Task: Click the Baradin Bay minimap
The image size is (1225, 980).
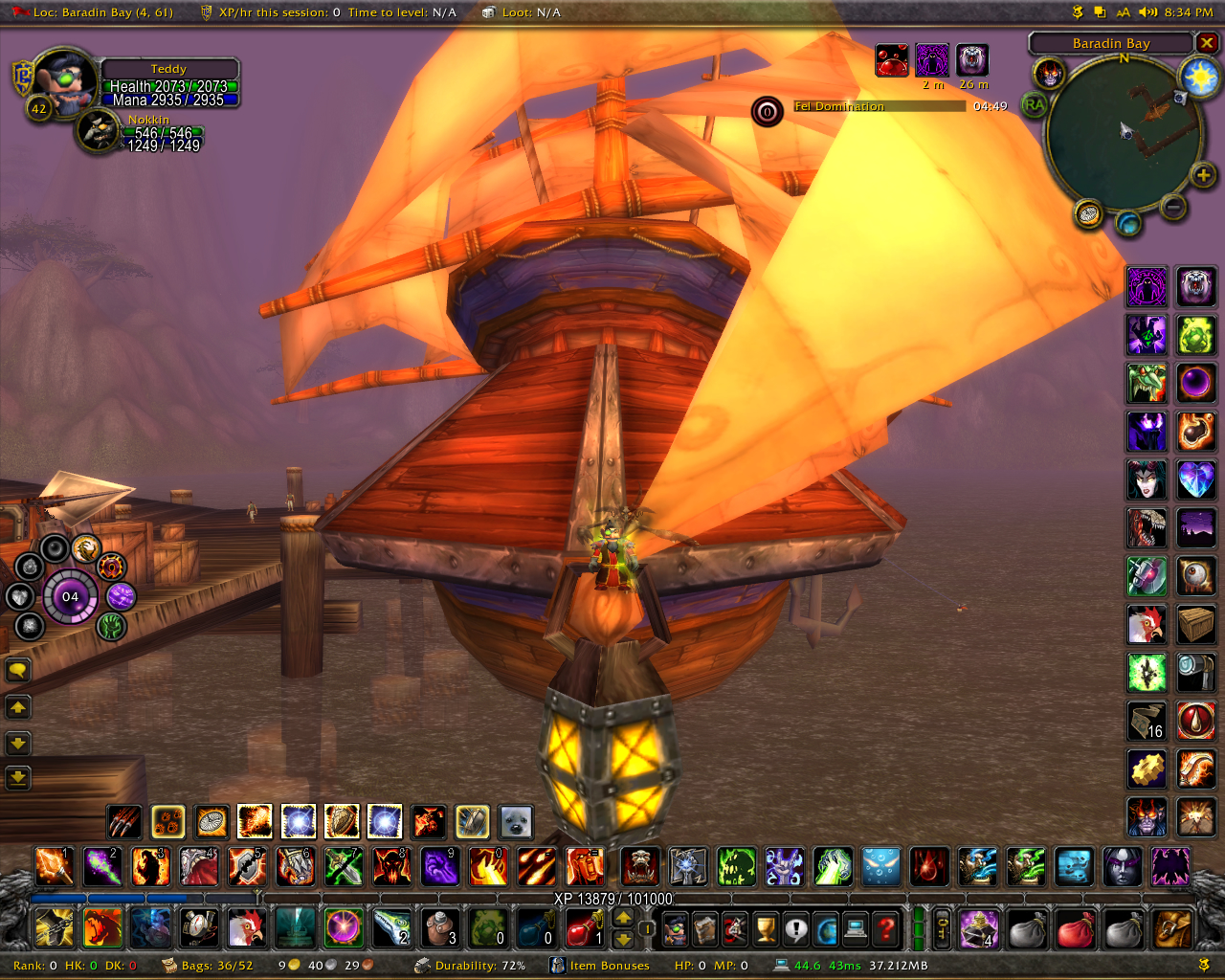Action: tap(1124, 132)
